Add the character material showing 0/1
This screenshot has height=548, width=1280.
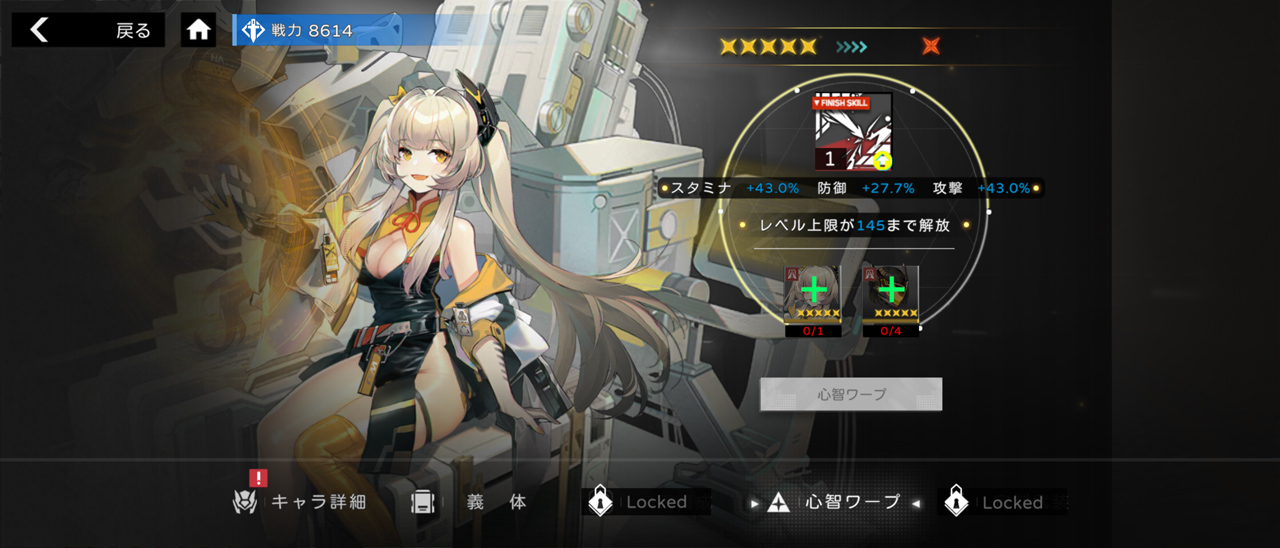(x=813, y=294)
